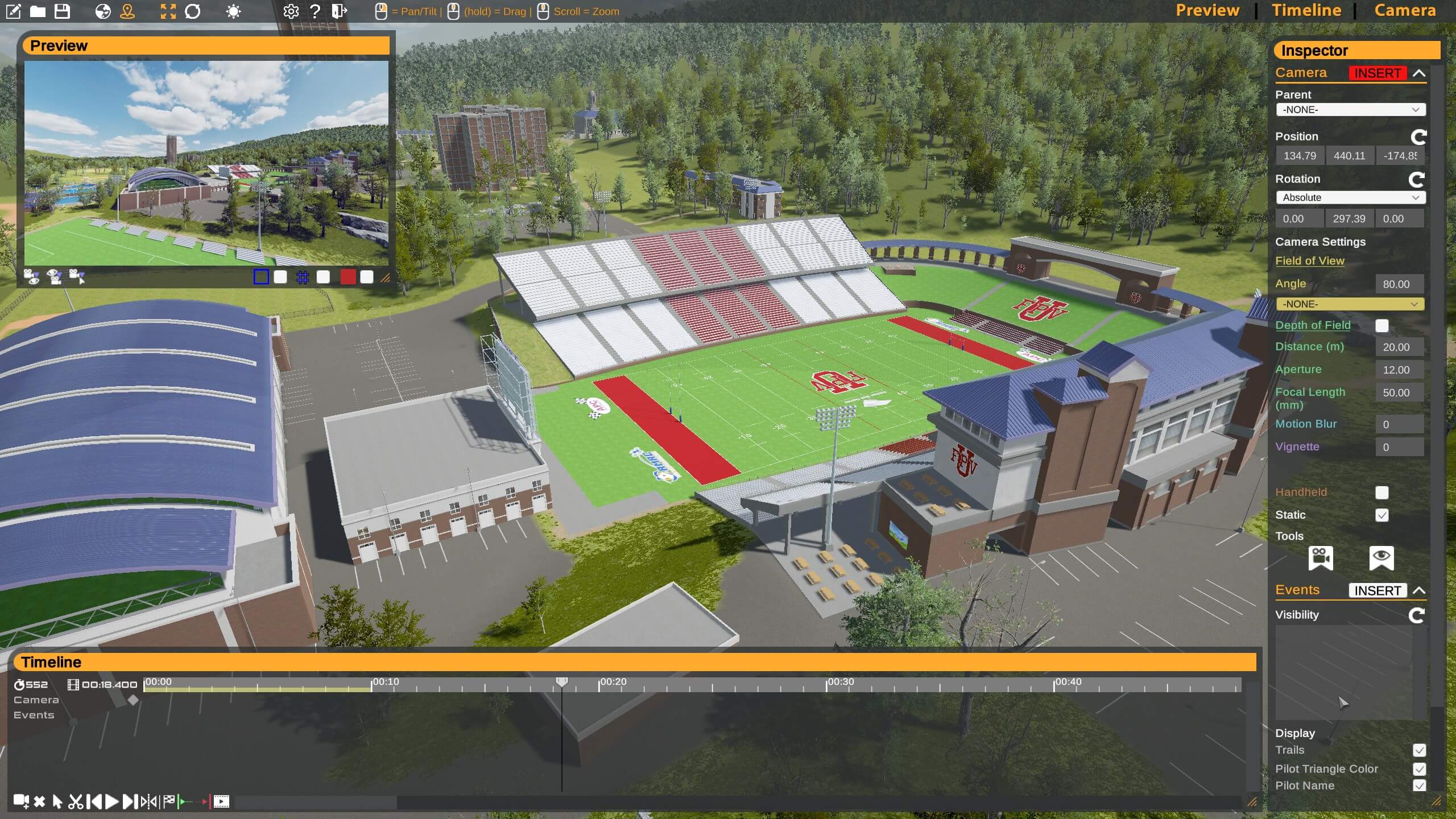Viewport: 1456px width, 819px height.
Task: Open the Absolute rotation mode dropdown
Action: [1350, 198]
